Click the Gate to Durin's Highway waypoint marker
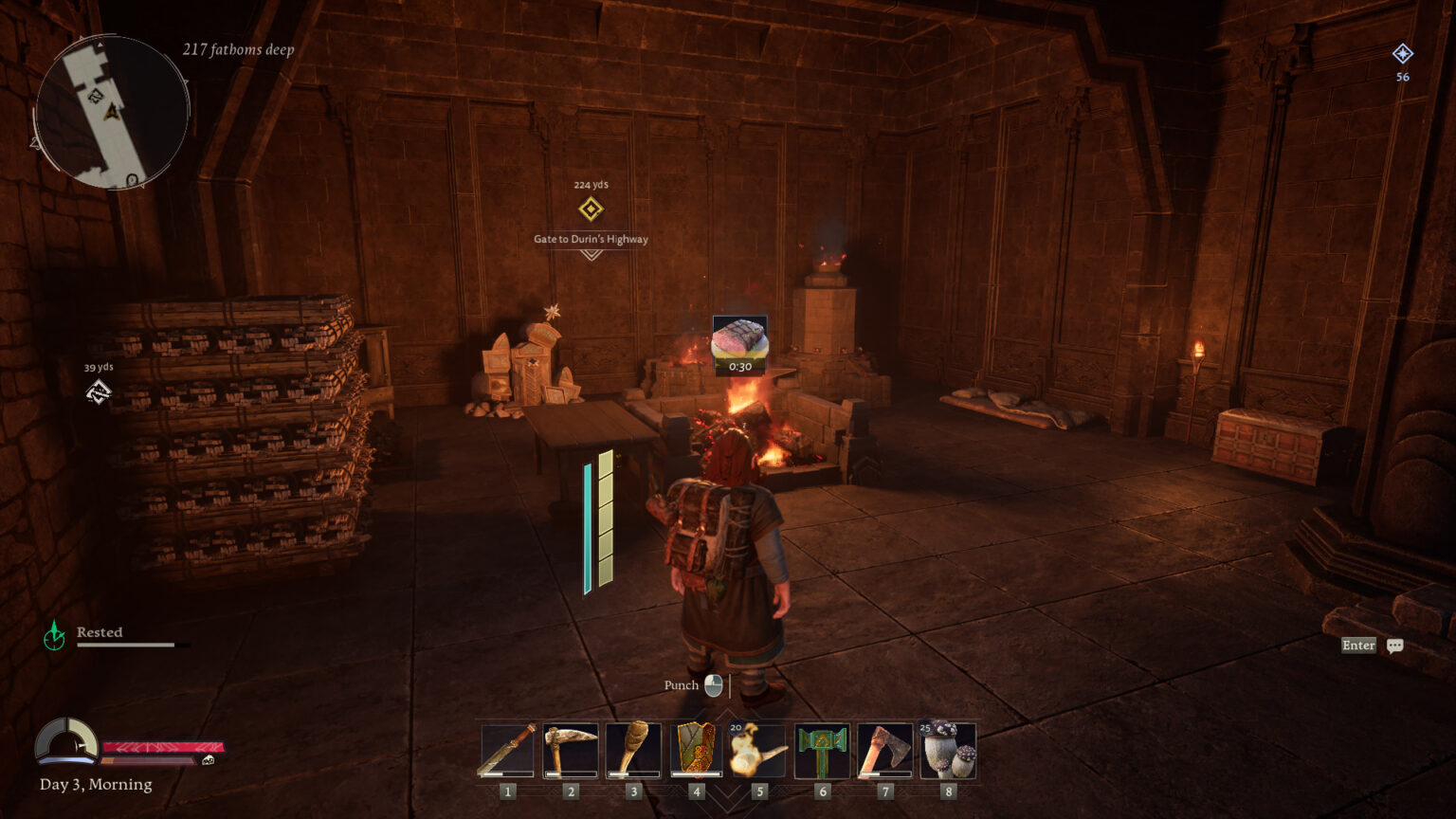This screenshot has height=819, width=1456. pos(590,209)
